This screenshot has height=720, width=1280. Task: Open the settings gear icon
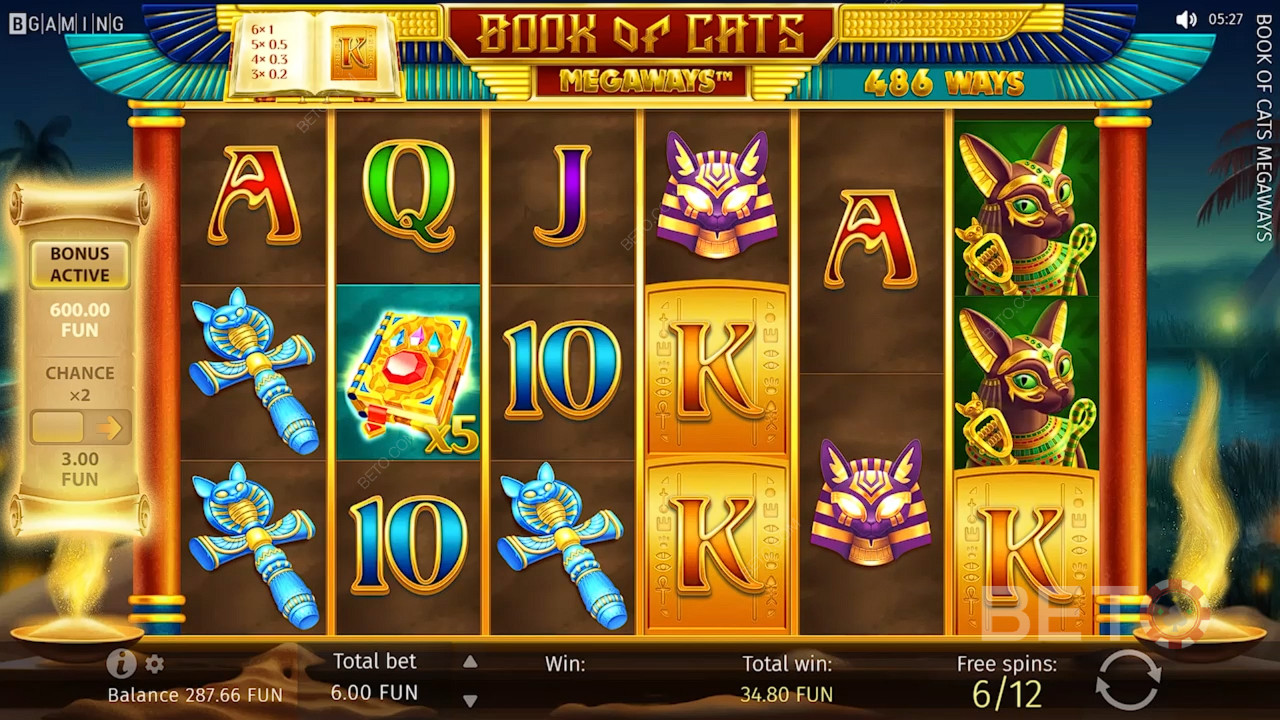[154, 664]
